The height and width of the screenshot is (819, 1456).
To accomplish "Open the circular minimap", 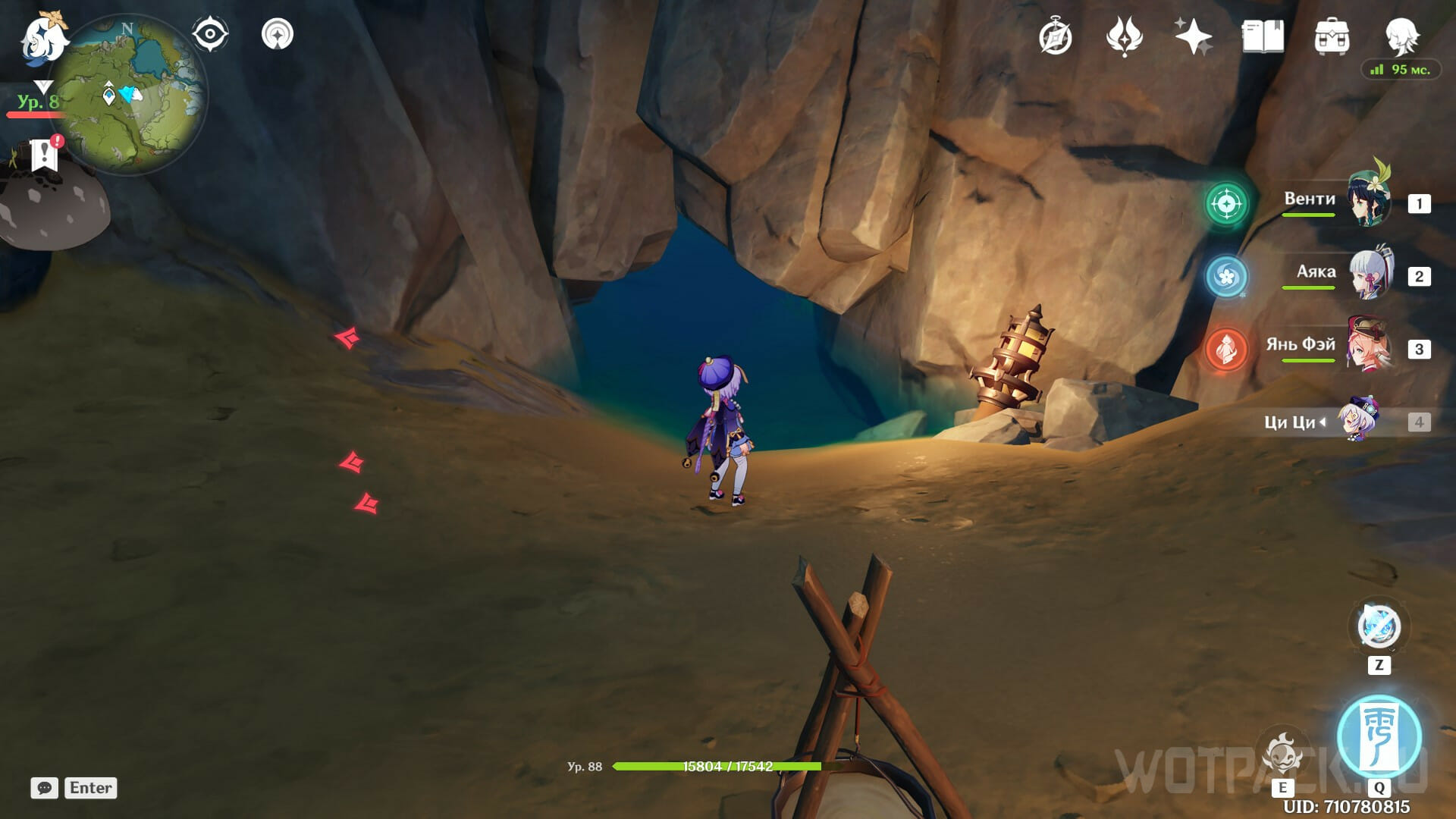I will [129, 95].
